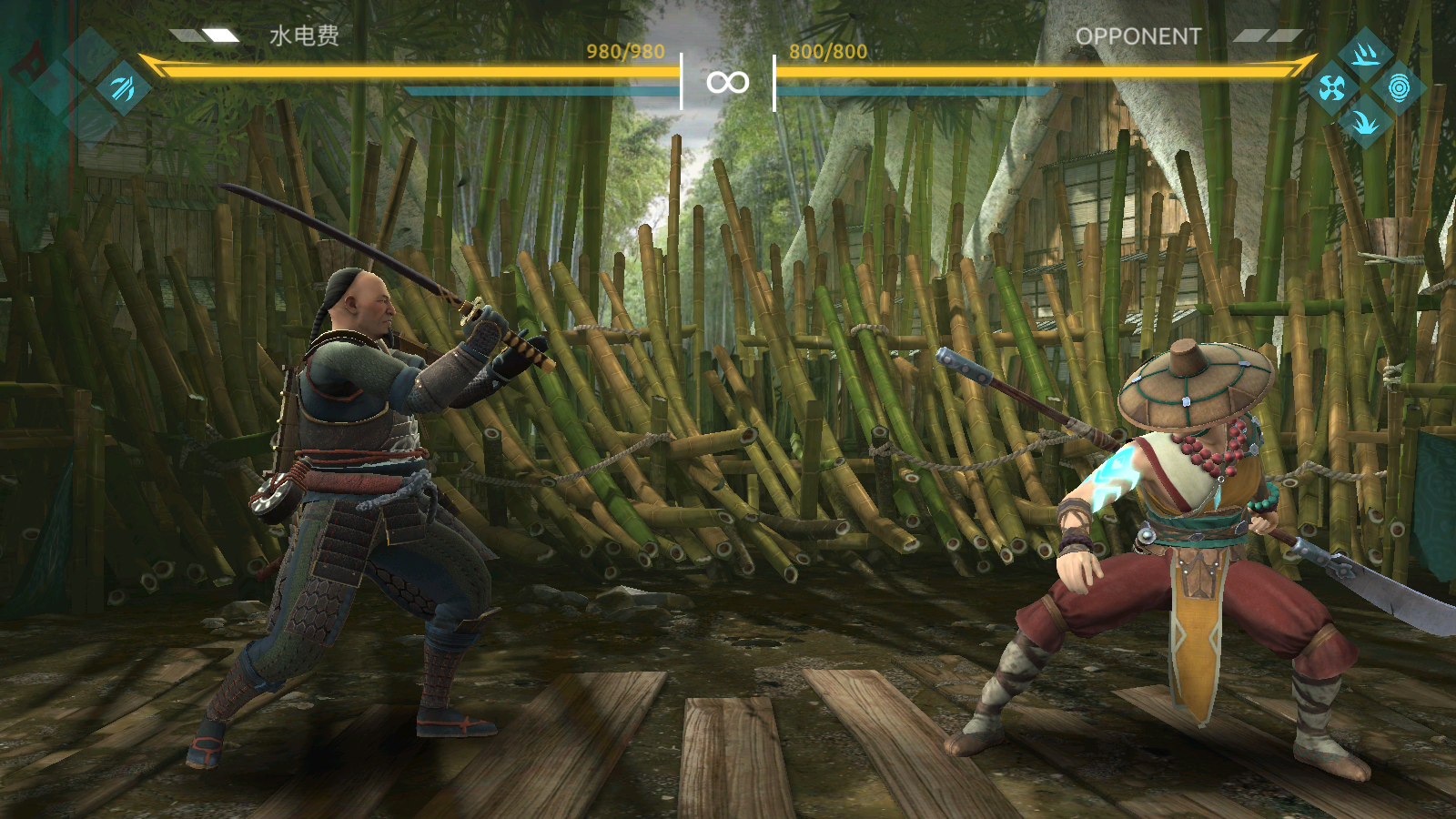Tap the opponent's shuriken ability diamond
The height and width of the screenshot is (819, 1456).
coord(1331,87)
